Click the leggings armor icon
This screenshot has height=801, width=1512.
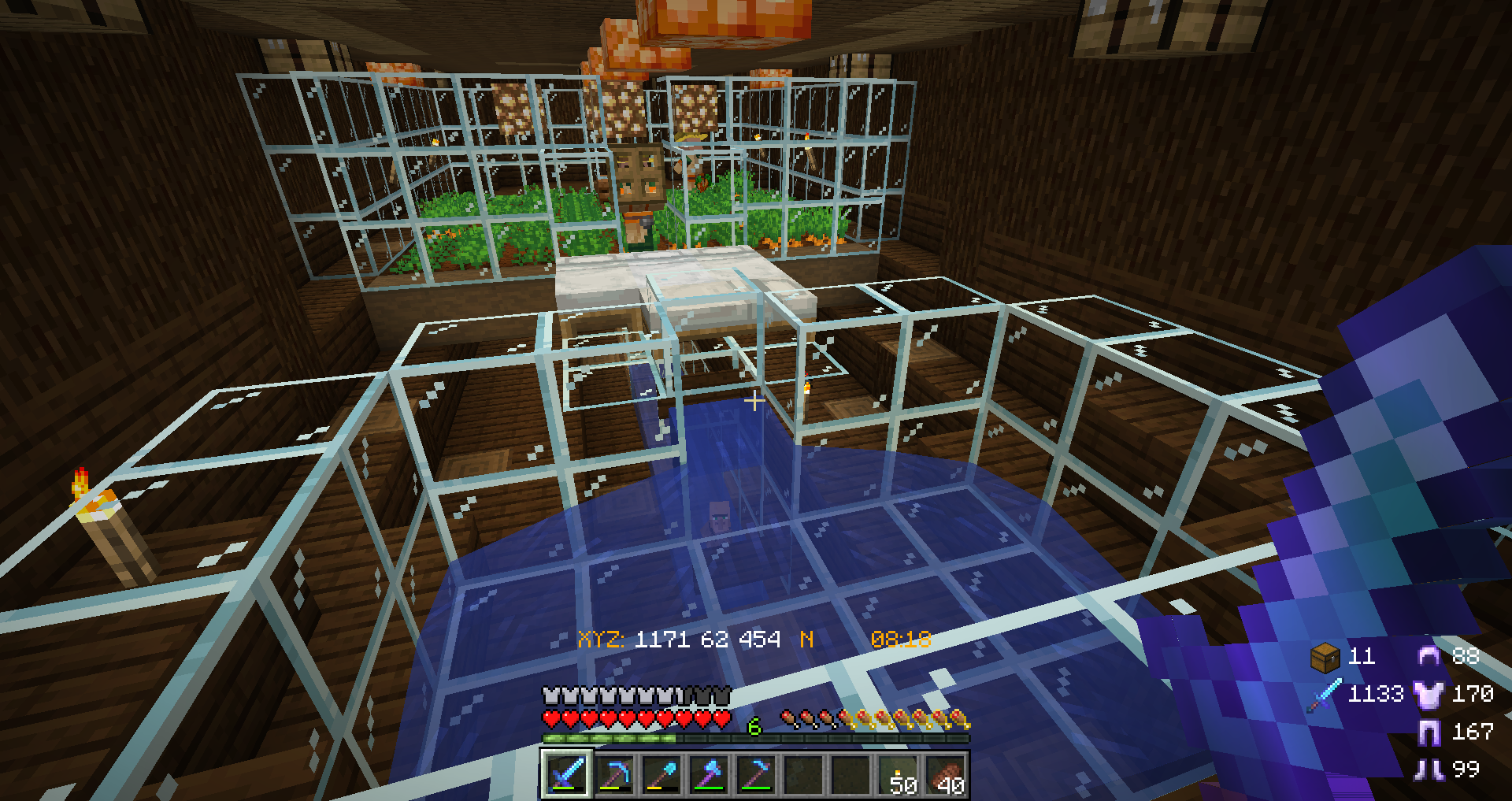point(1429,732)
